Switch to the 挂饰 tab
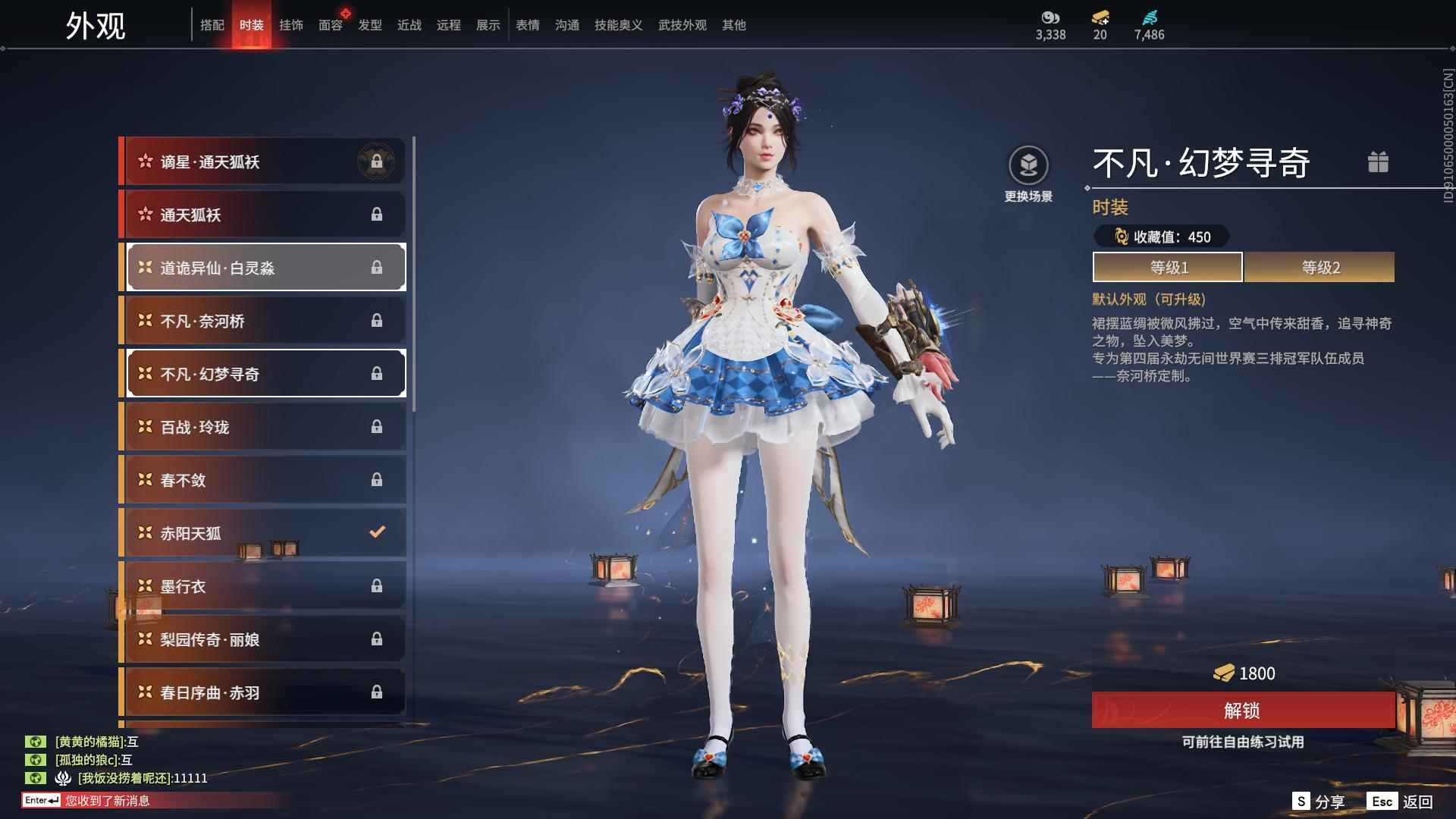Image resolution: width=1456 pixels, height=819 pixels. click(290, 24)
